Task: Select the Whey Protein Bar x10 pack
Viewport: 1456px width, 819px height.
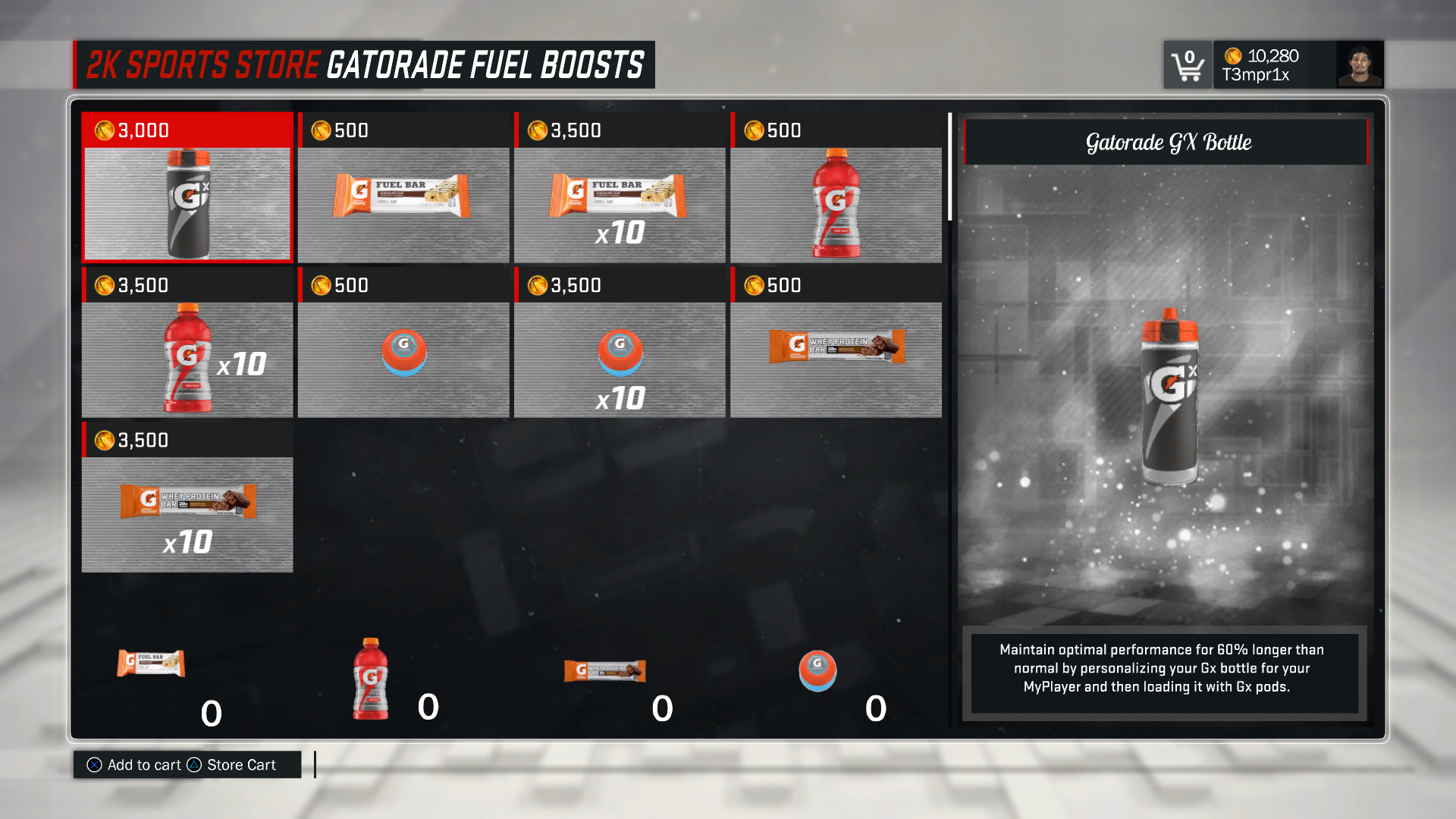Action: 187,497
